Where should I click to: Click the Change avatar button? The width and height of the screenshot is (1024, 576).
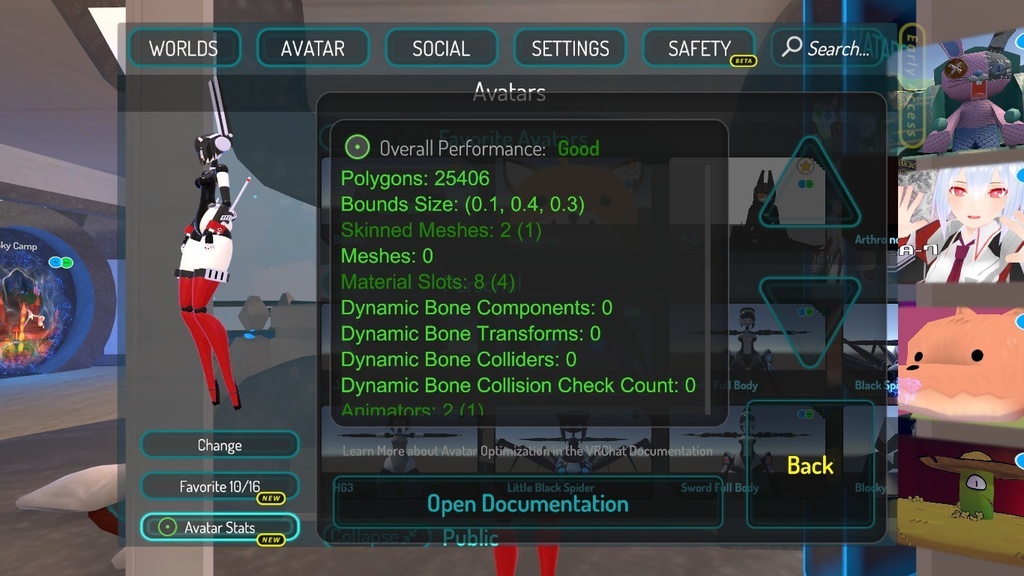(219, 445)
